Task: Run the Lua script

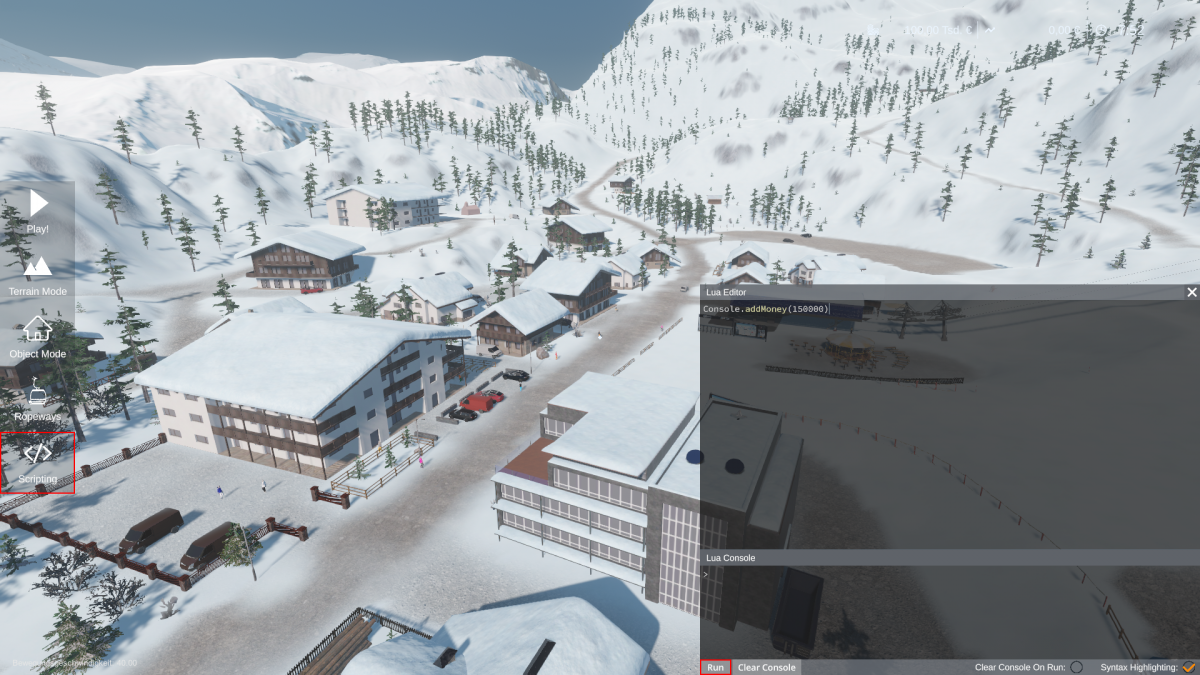Action: (715, 667)
